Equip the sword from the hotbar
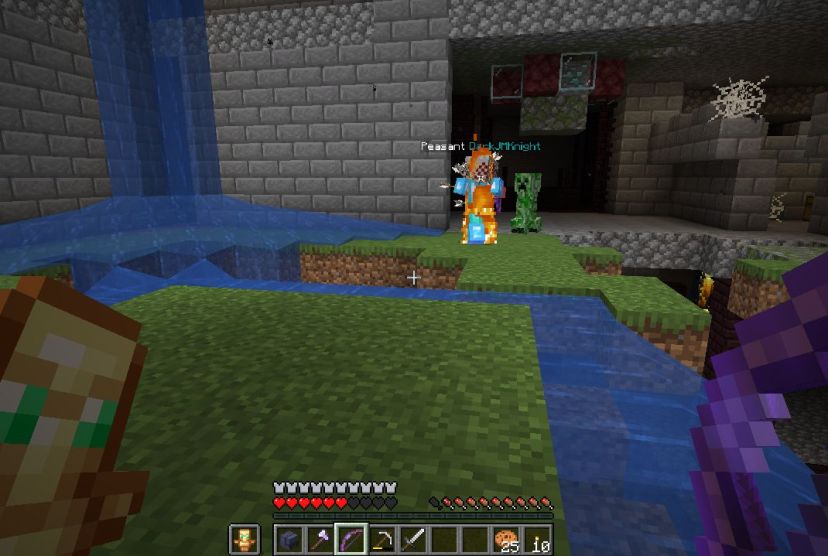 pos(413,539)
